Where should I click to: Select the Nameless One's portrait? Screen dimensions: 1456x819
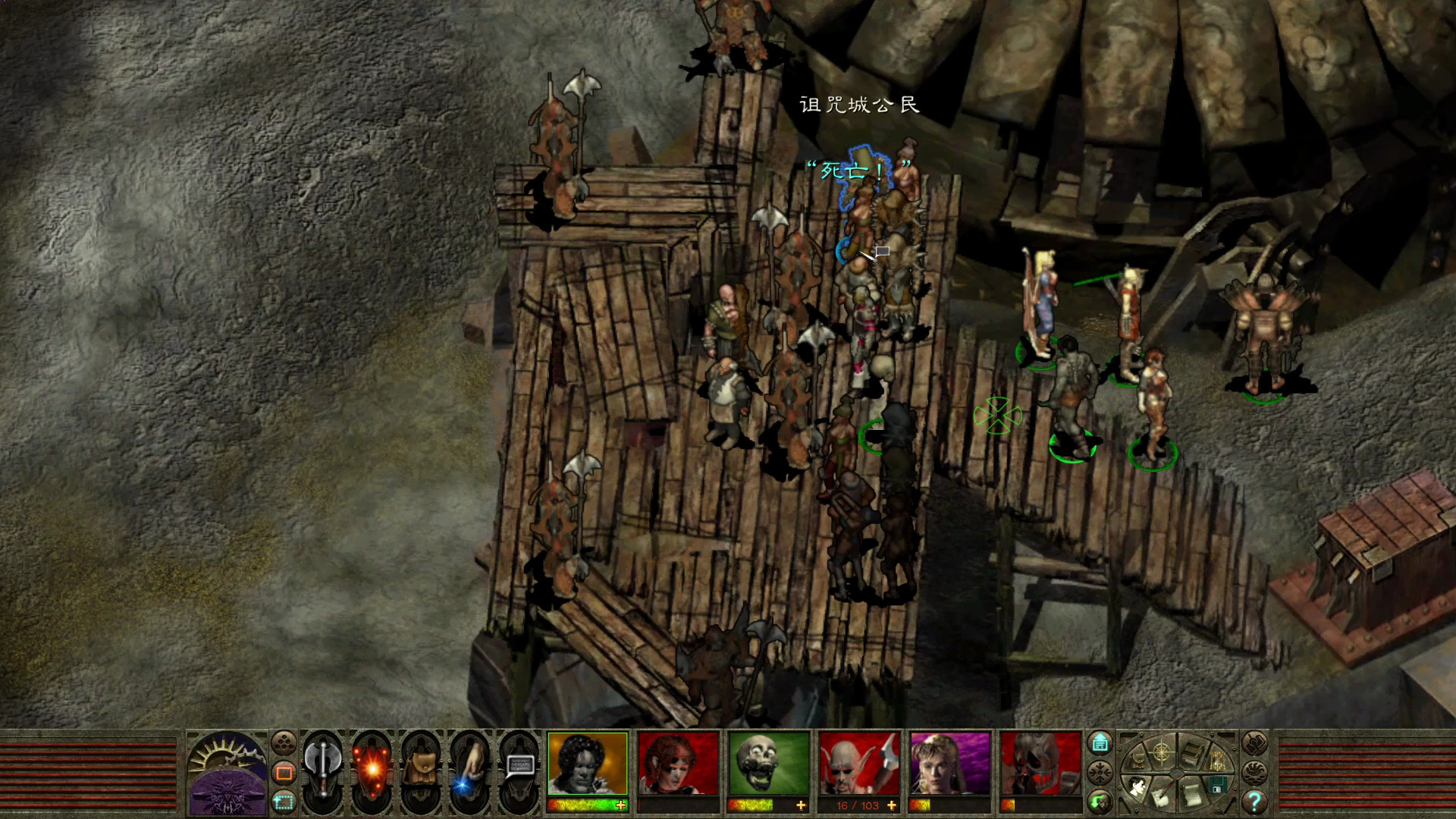pyautogui.click(x=588, y=764)
